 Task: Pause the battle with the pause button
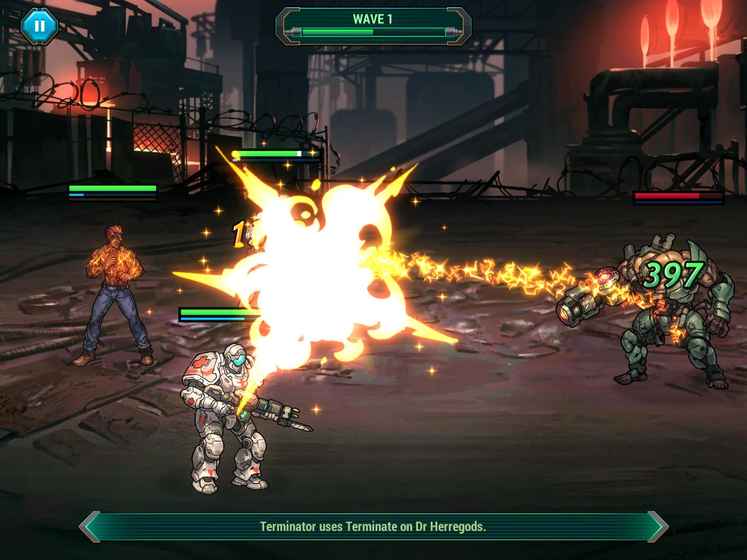tap(39, 26)
